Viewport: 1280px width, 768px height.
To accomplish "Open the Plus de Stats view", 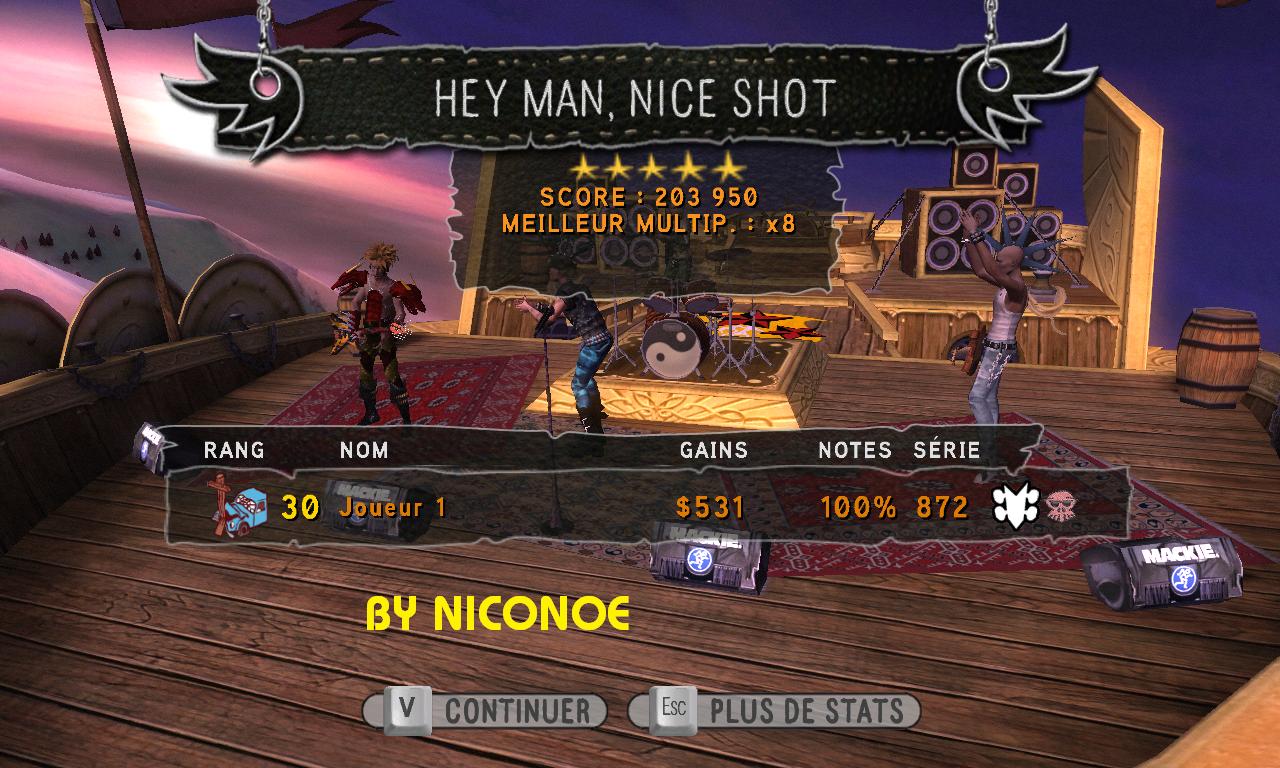I will [x=775, y=711].
